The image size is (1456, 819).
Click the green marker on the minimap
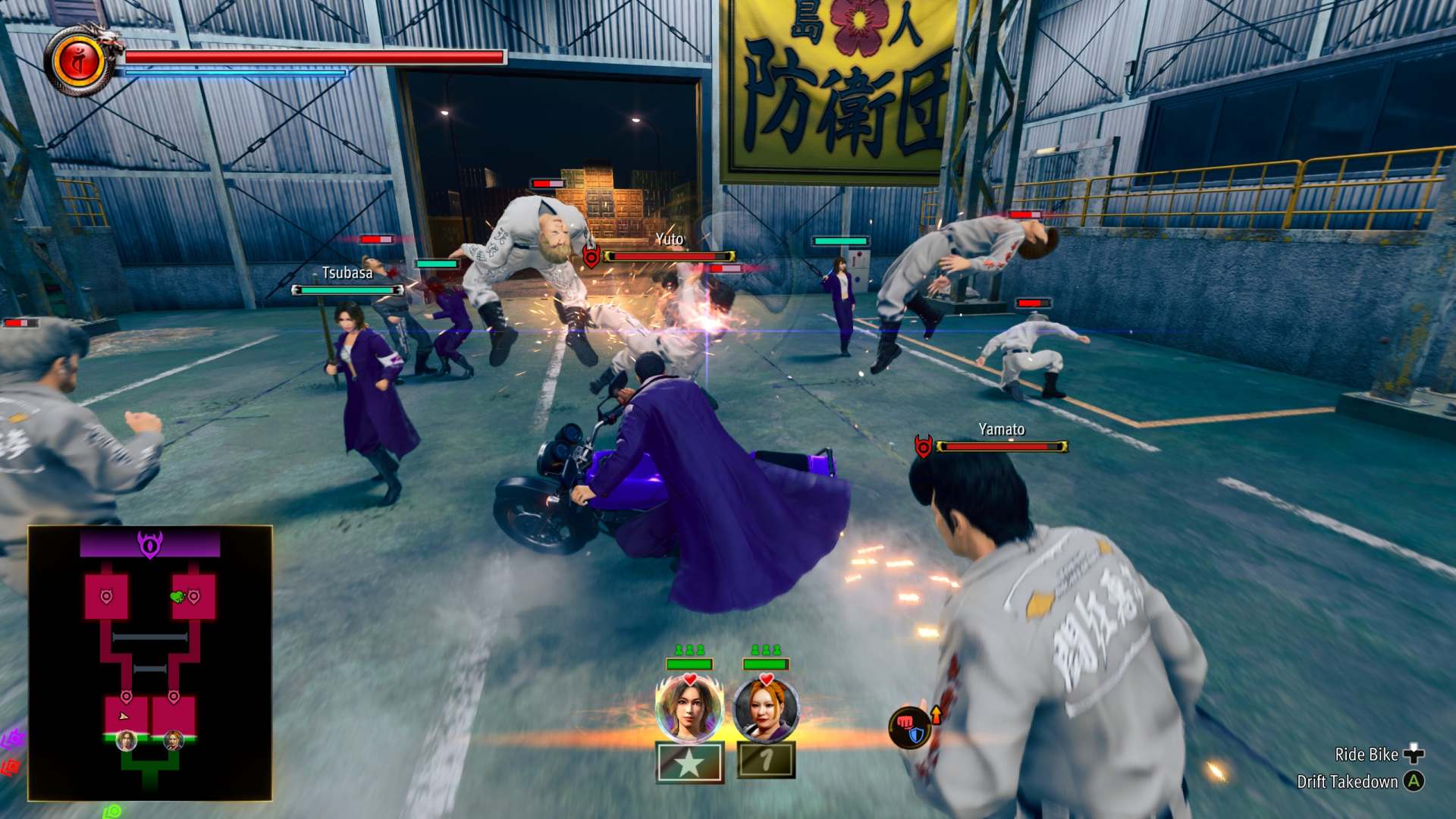coord(178,597)
